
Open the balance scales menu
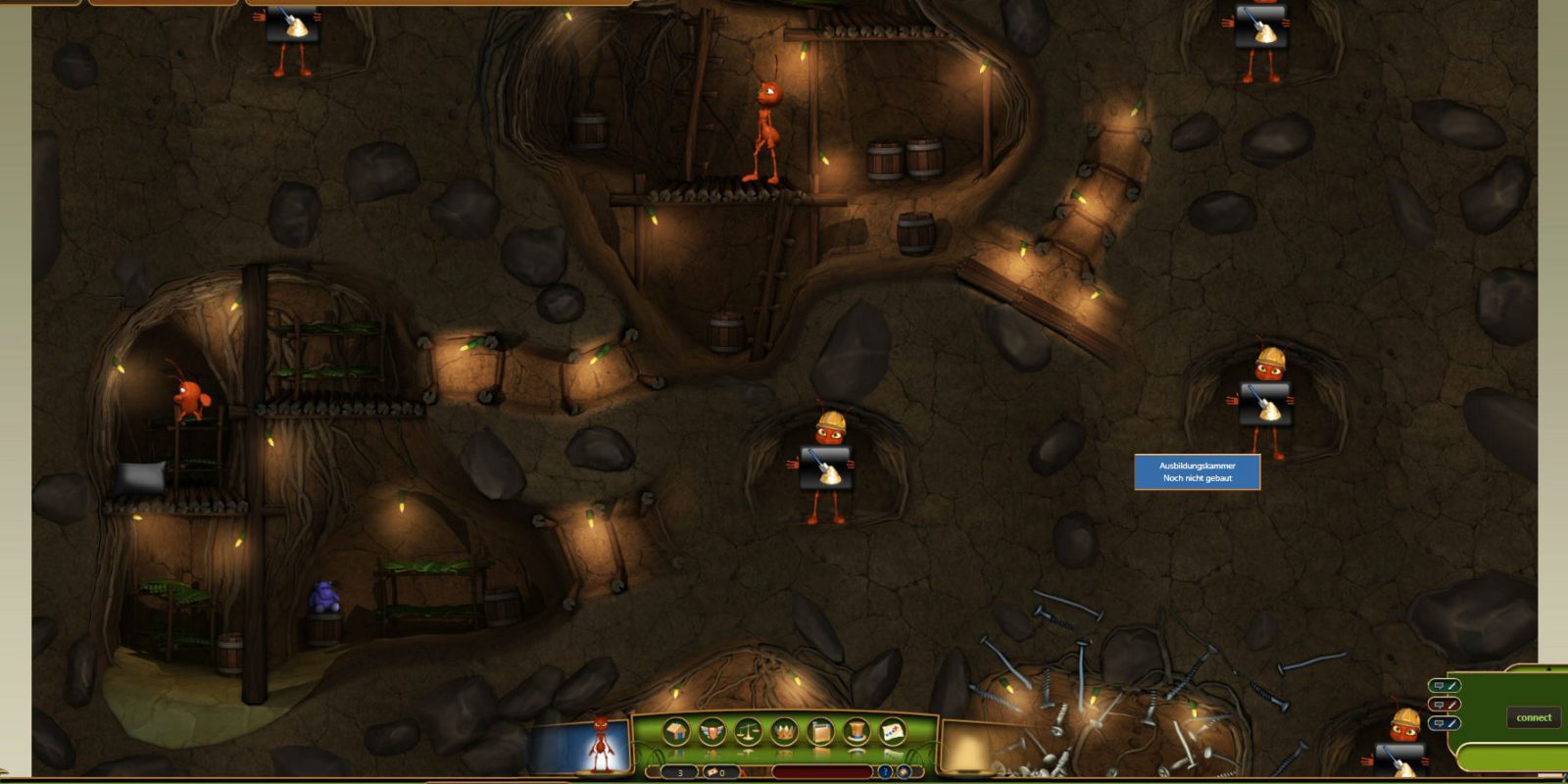click(748, 731)
